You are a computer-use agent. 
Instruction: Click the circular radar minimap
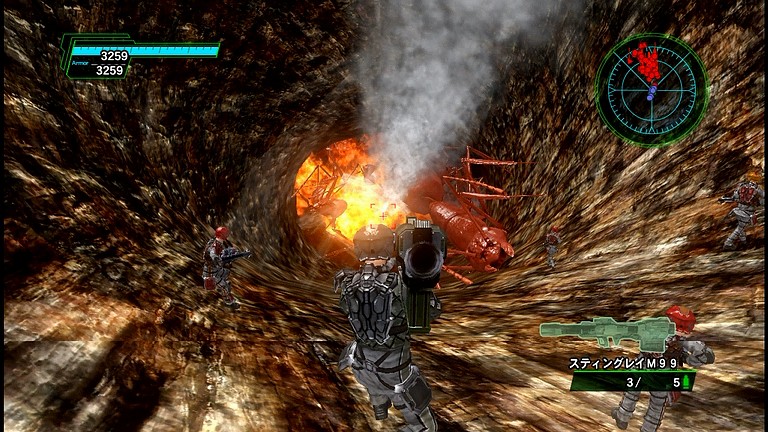coord(652,90)
